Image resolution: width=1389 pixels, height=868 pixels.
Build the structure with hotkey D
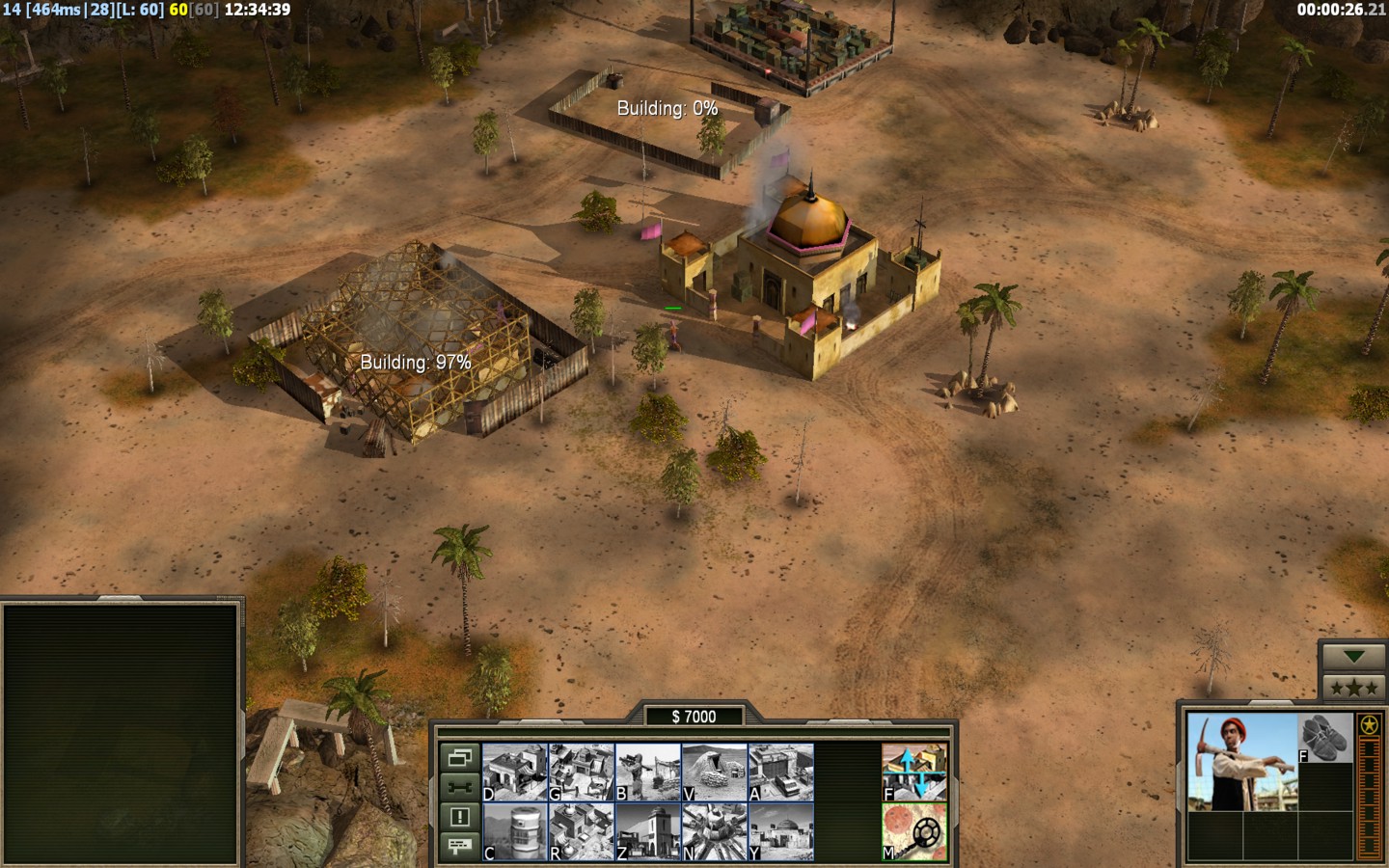(x=515, y=772)
